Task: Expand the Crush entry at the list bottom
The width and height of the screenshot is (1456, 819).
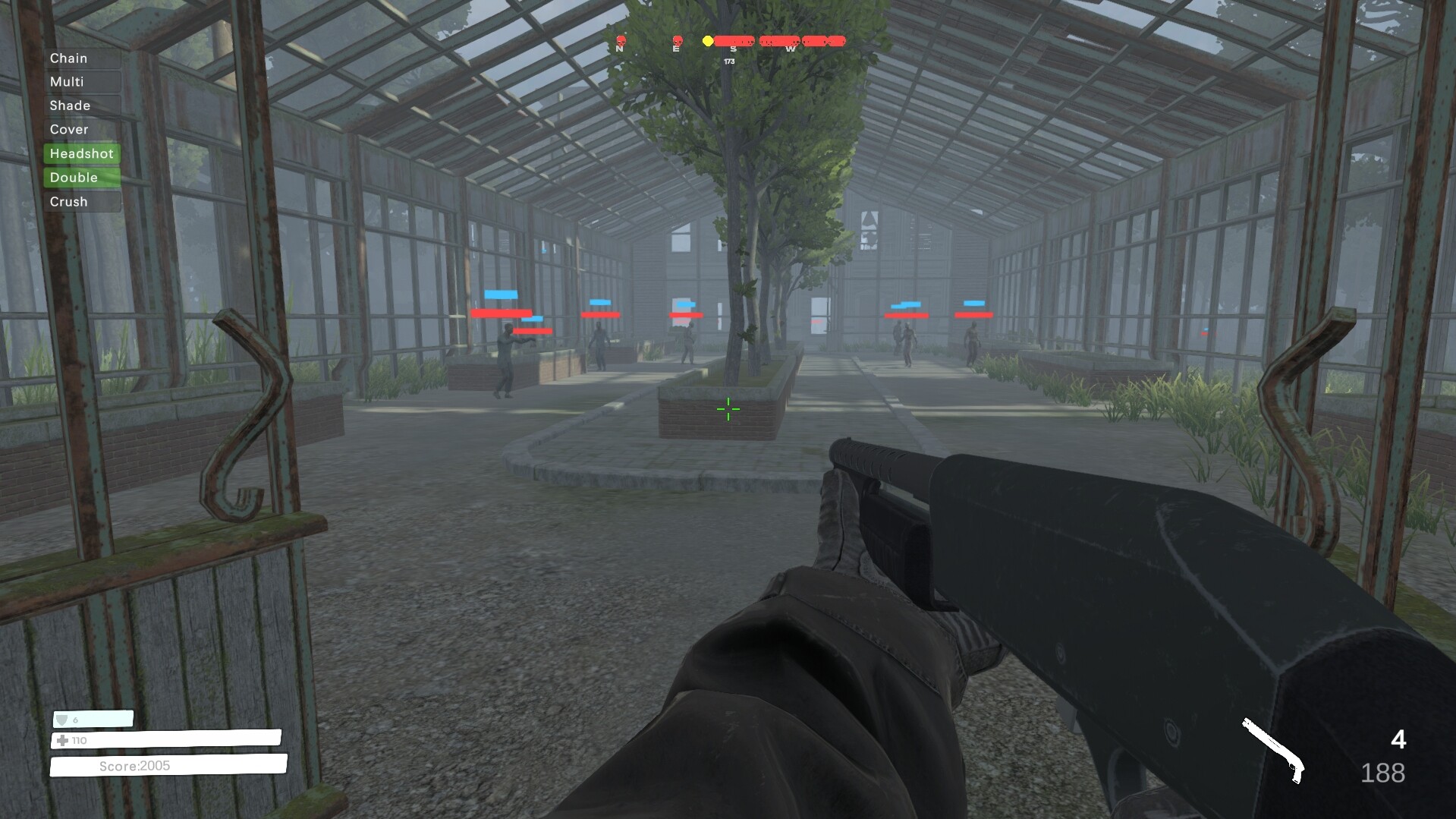Action: [x=68, y=201]
